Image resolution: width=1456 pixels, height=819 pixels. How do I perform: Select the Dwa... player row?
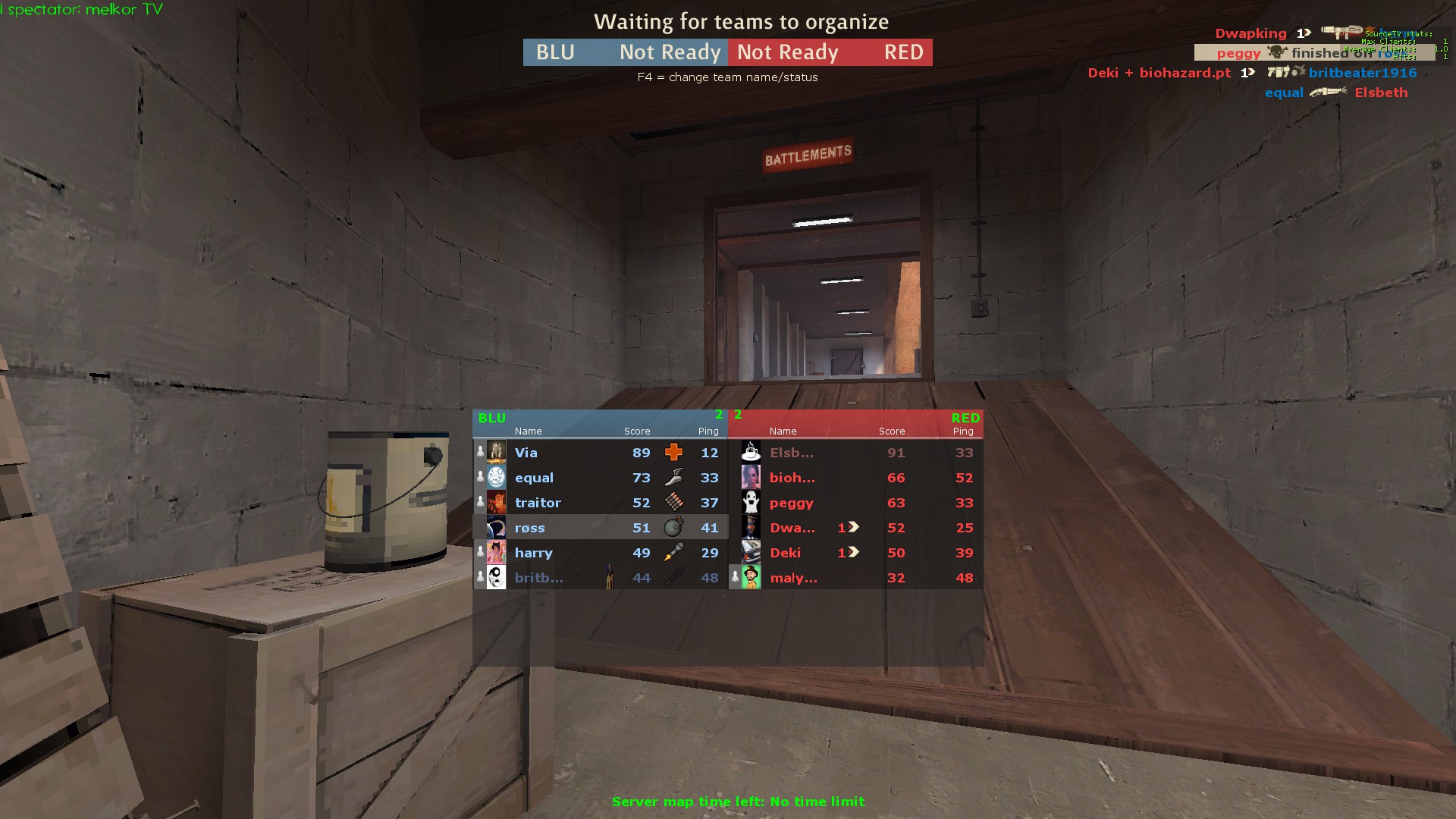[x=855, y=528]
